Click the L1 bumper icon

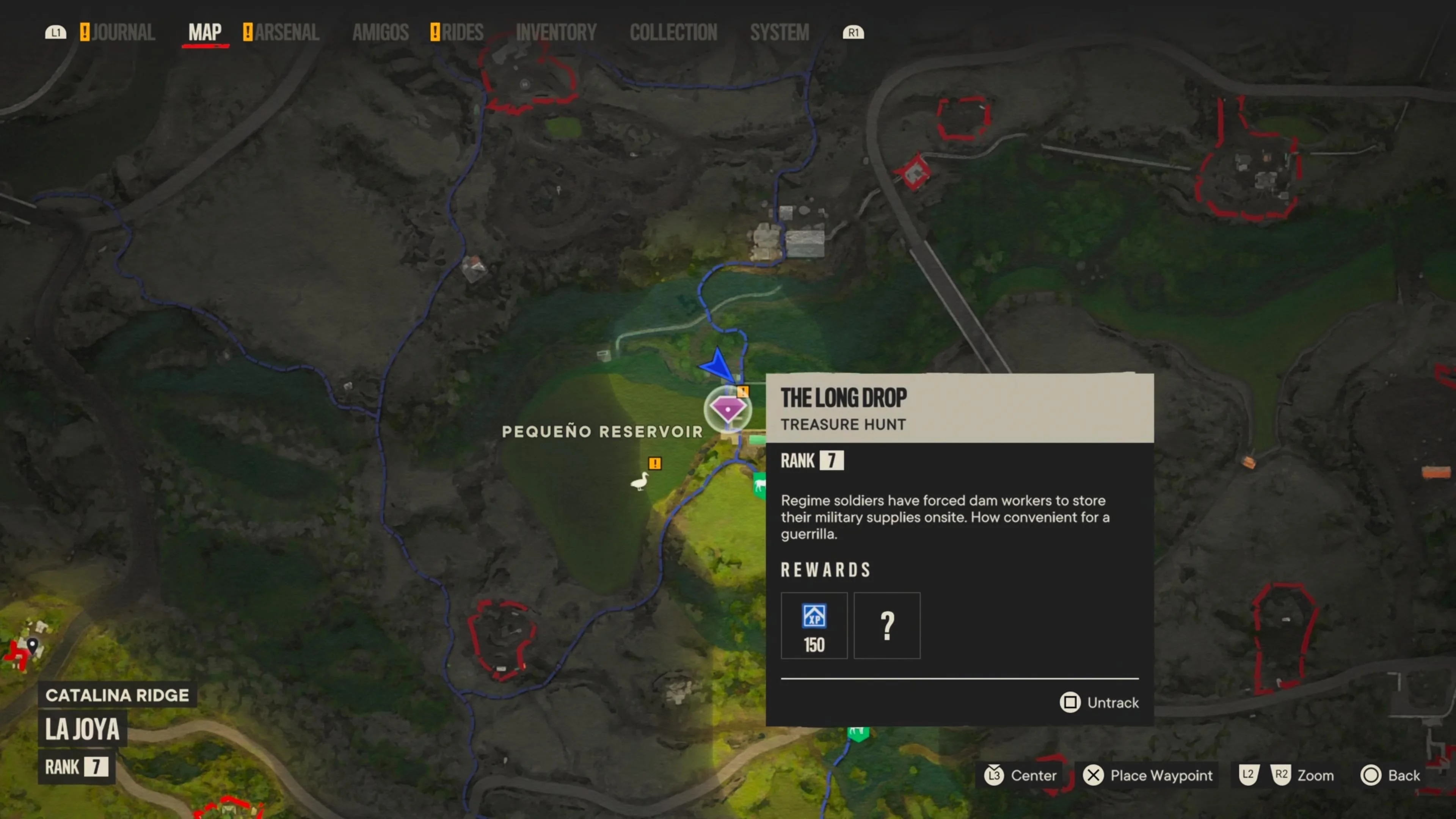(x=55, y=32)
